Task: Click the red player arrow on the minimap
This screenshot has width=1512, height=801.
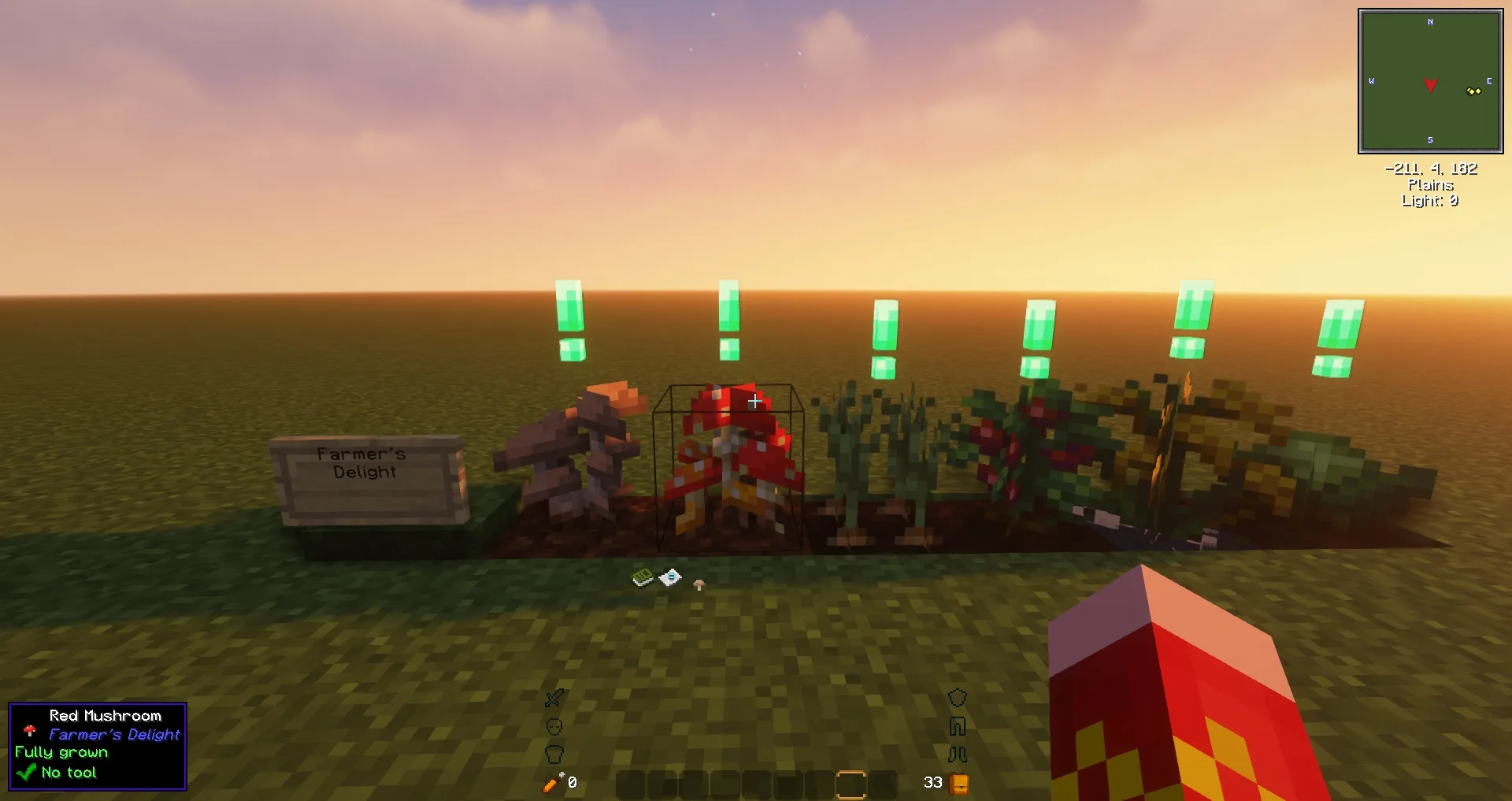Action: coord(1430,83)
